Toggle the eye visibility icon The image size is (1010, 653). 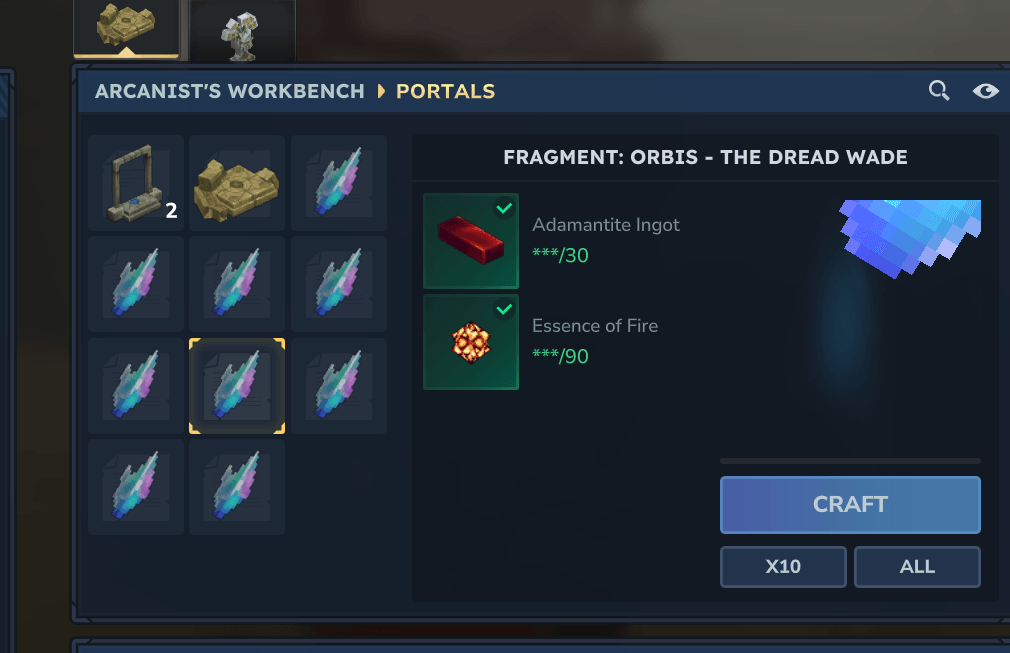986,91
